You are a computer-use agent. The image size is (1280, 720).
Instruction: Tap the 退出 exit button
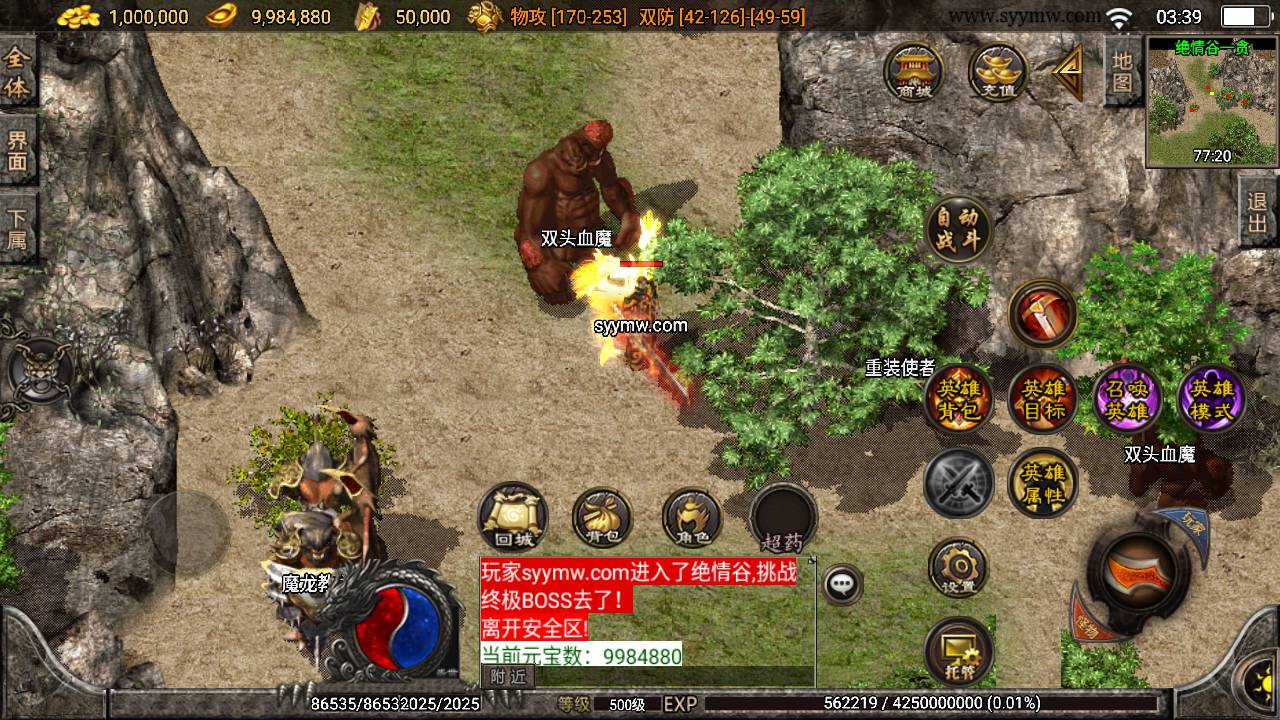(1258, 212)
